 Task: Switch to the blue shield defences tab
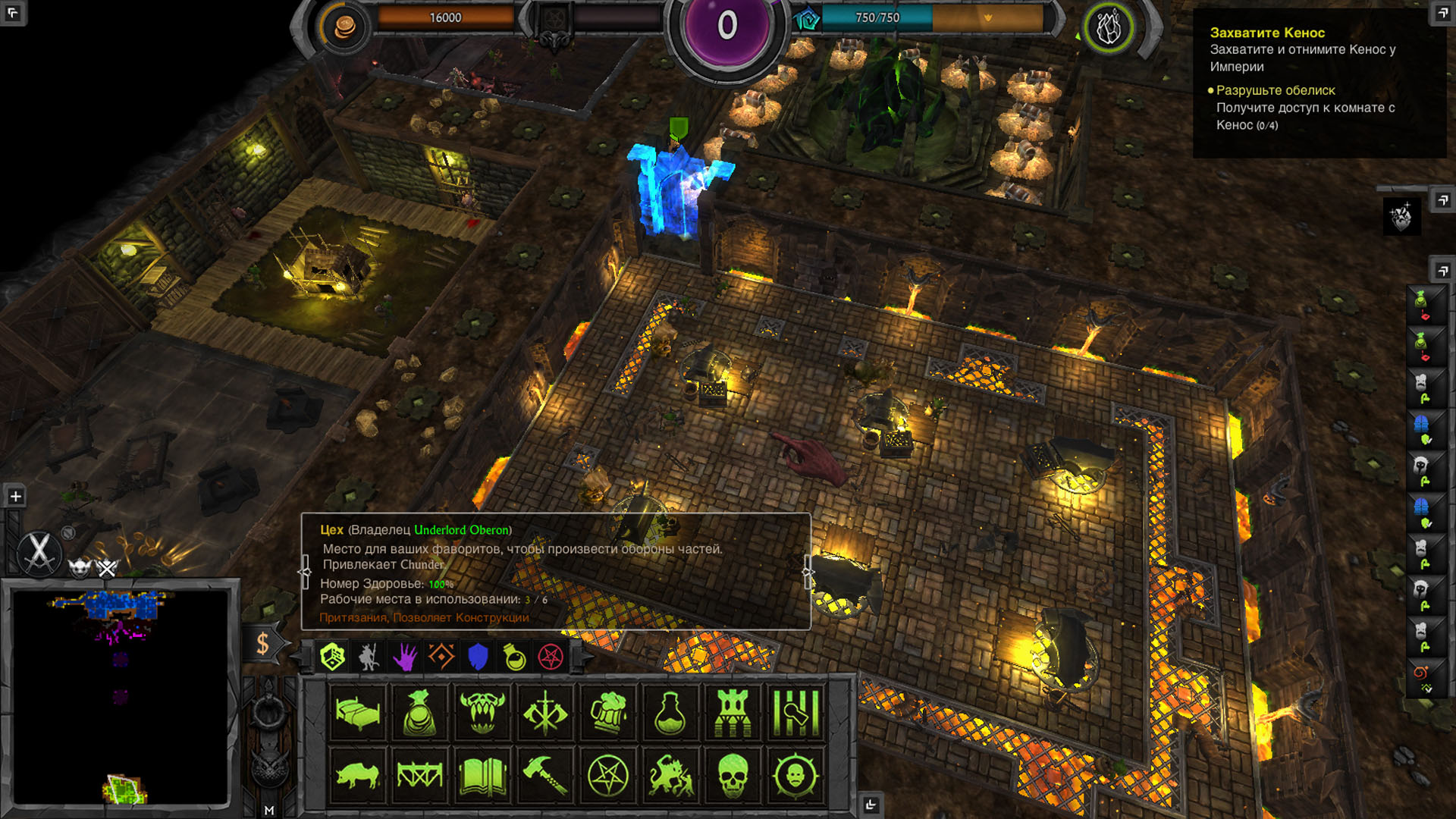click(478, 657)
